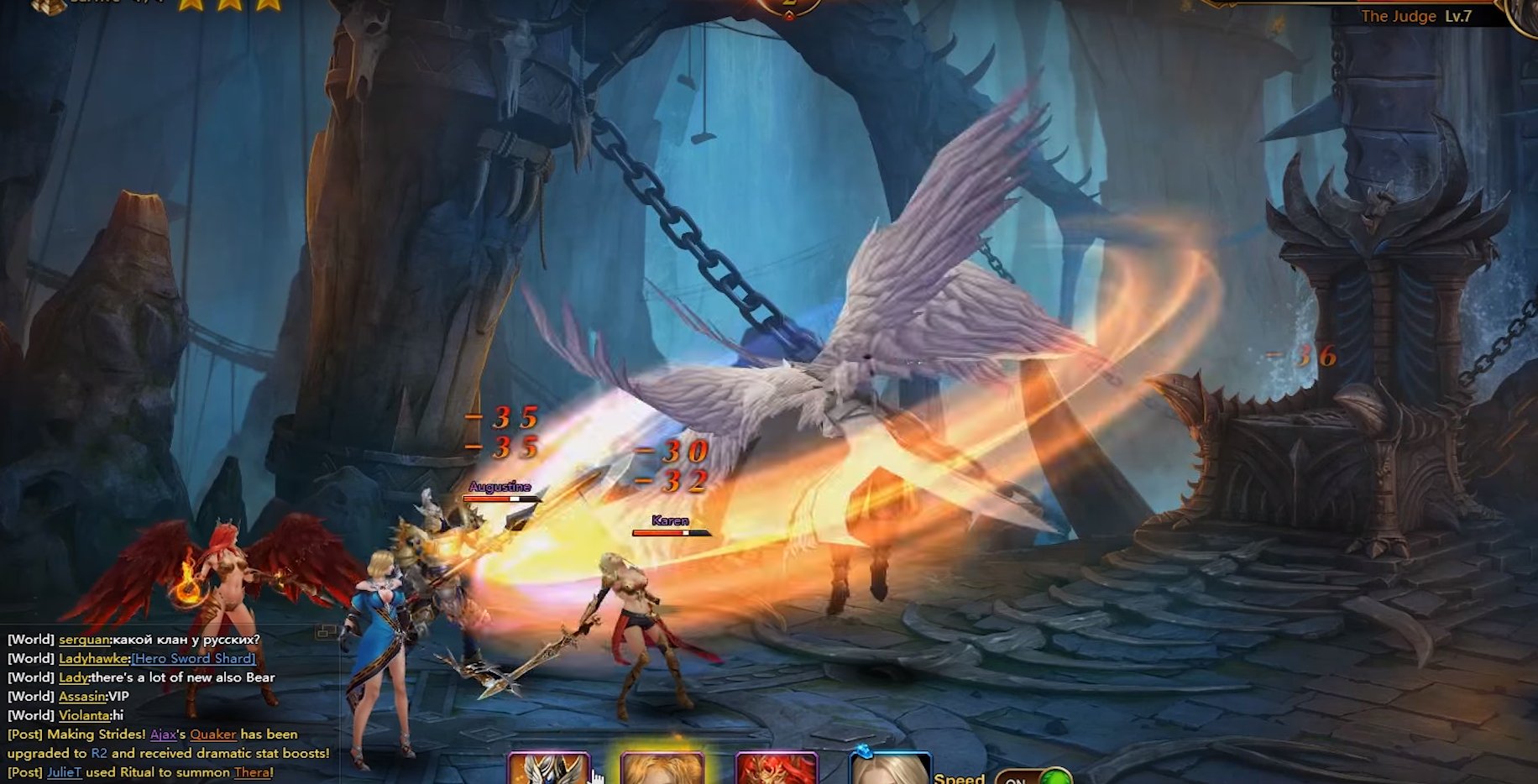The height and width of the screenshot is (784, 1538).
Task: Open the Thera hero link
Action: pos(251,772)
